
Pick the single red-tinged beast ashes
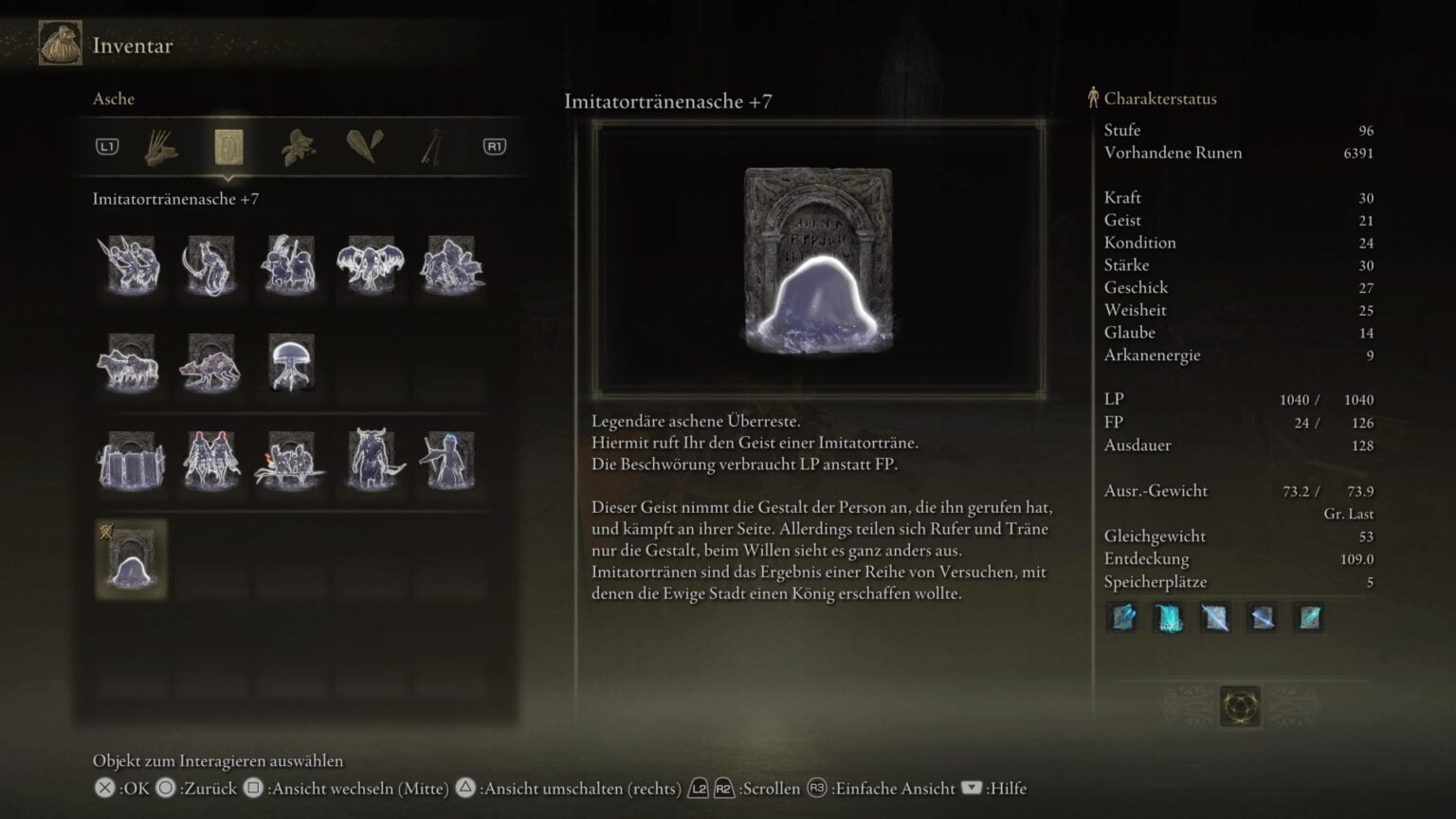coord(210,363)
